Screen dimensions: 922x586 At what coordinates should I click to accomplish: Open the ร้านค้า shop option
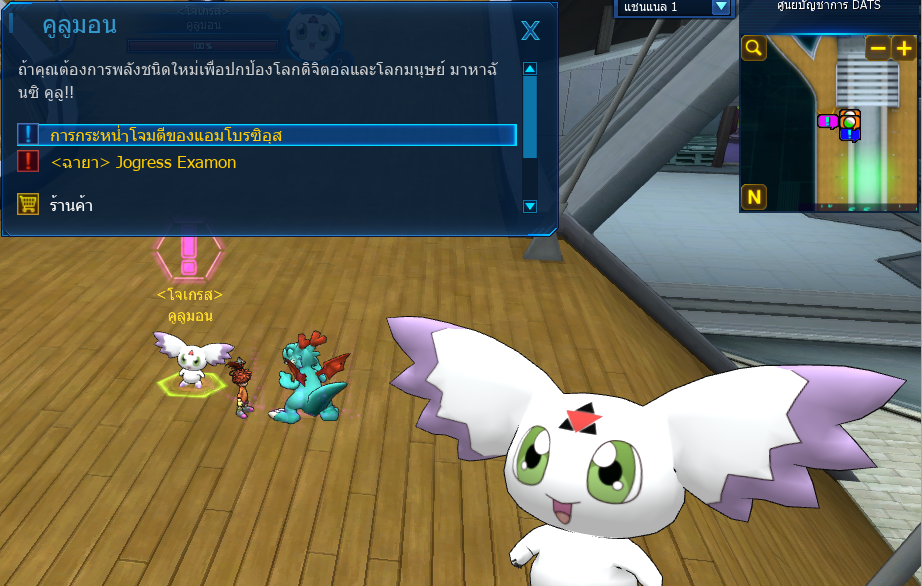pos(71,205)
